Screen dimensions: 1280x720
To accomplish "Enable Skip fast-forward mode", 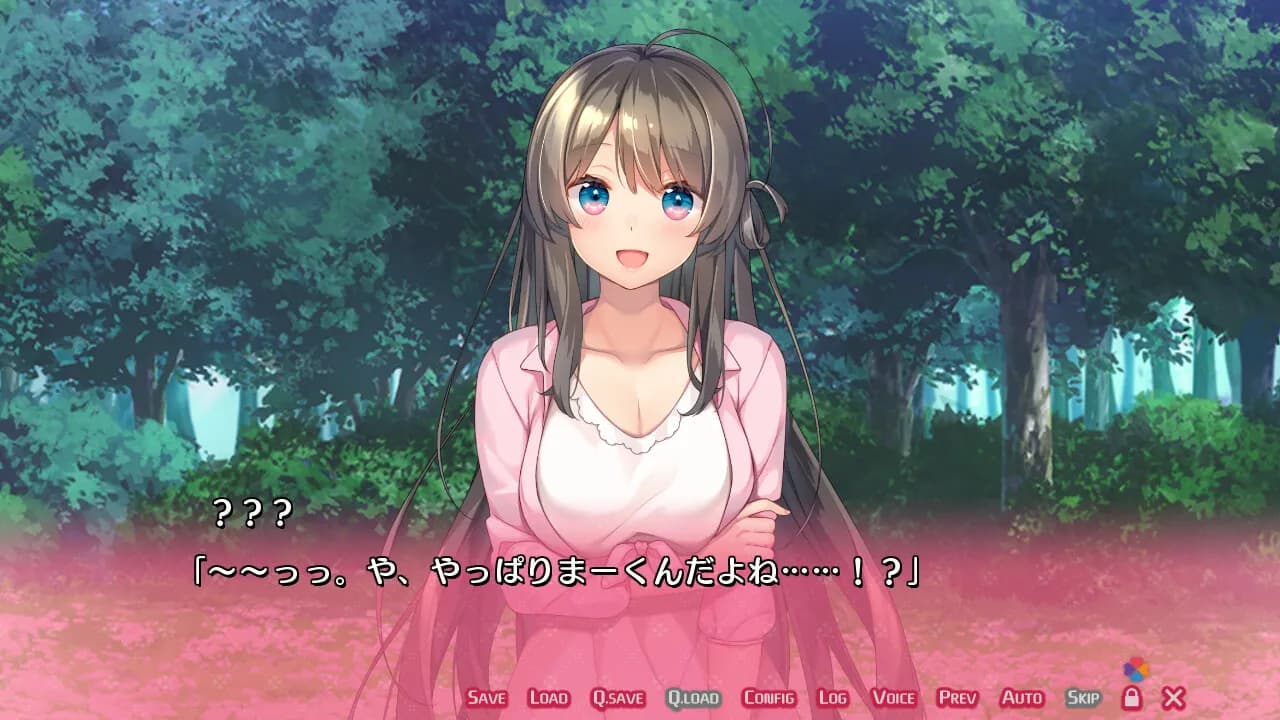I will (1084, 700).
